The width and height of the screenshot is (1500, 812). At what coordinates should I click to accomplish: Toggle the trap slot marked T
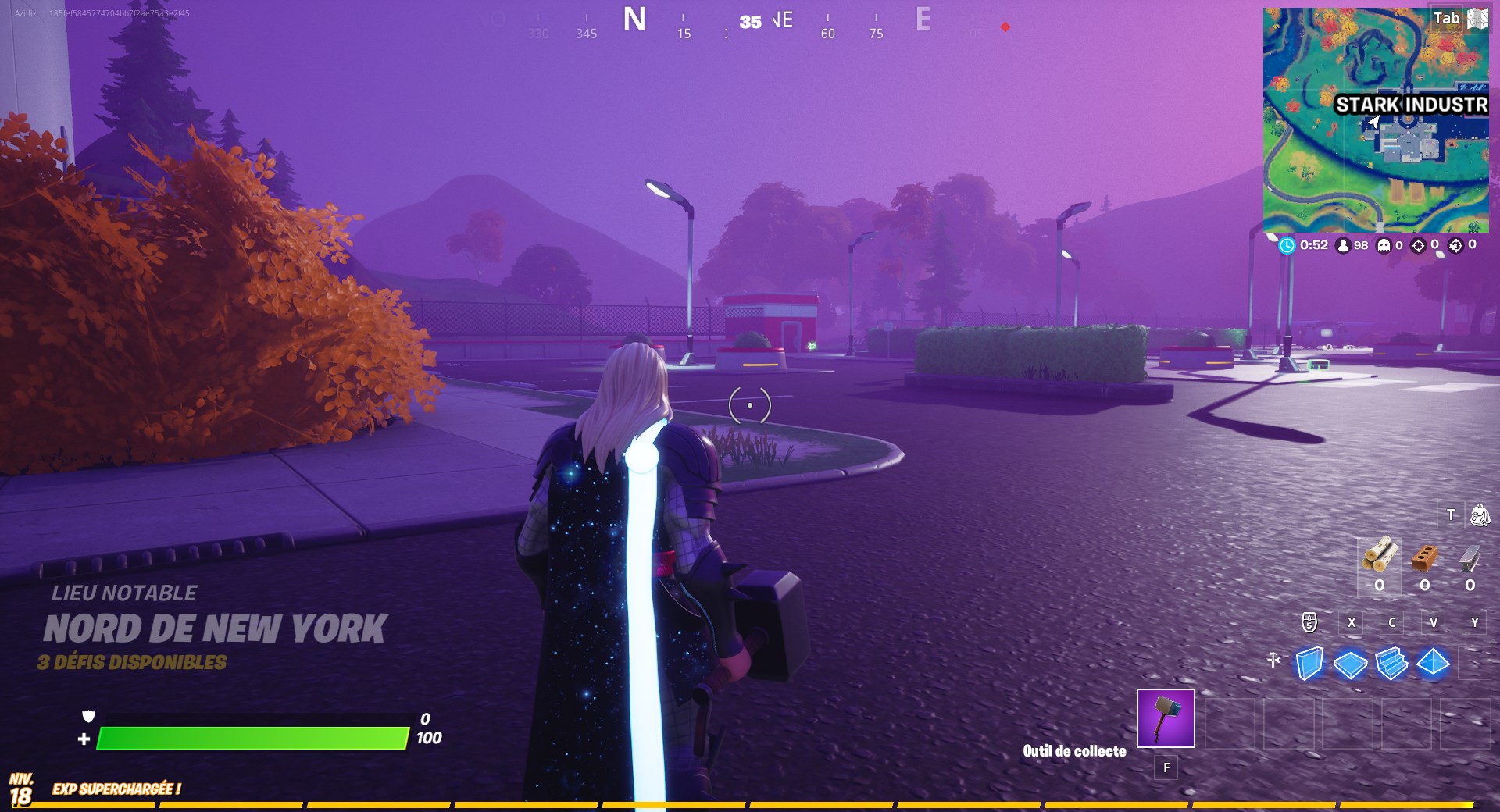(x=1451, y=513)
